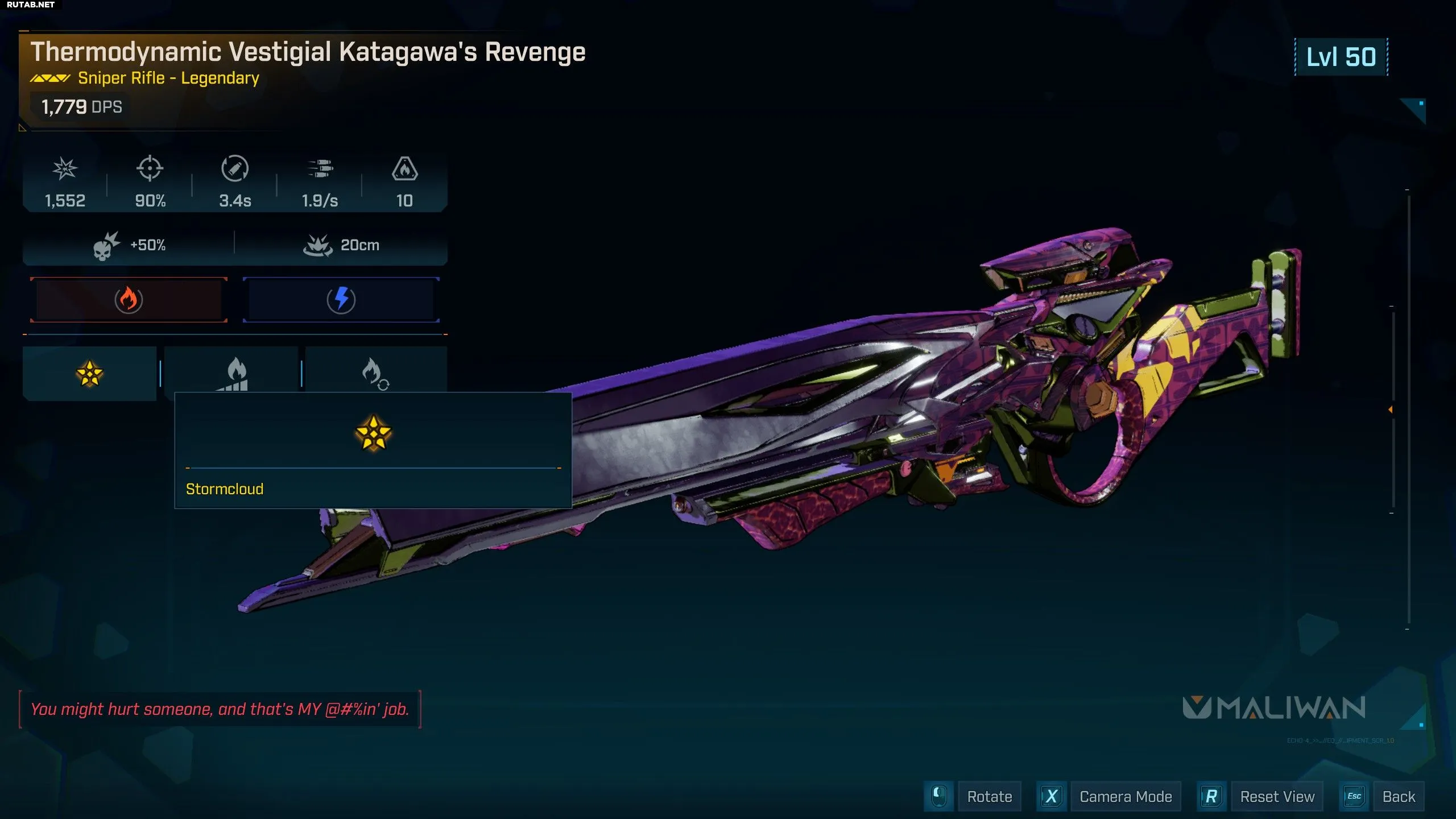Go Back from weapon inspection
1456x819 pixels.
tap(1399, 796)
